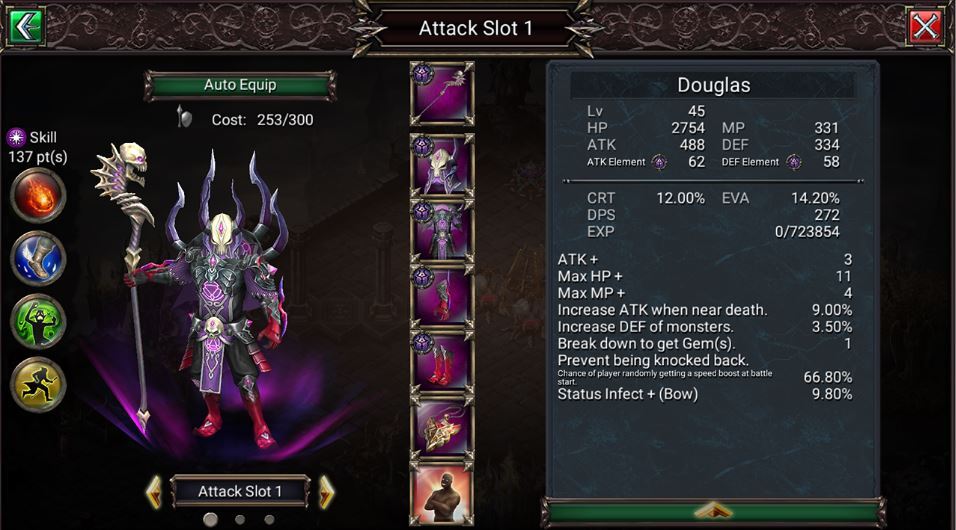Select the red boots equipment slot

[x=442, y=361]
